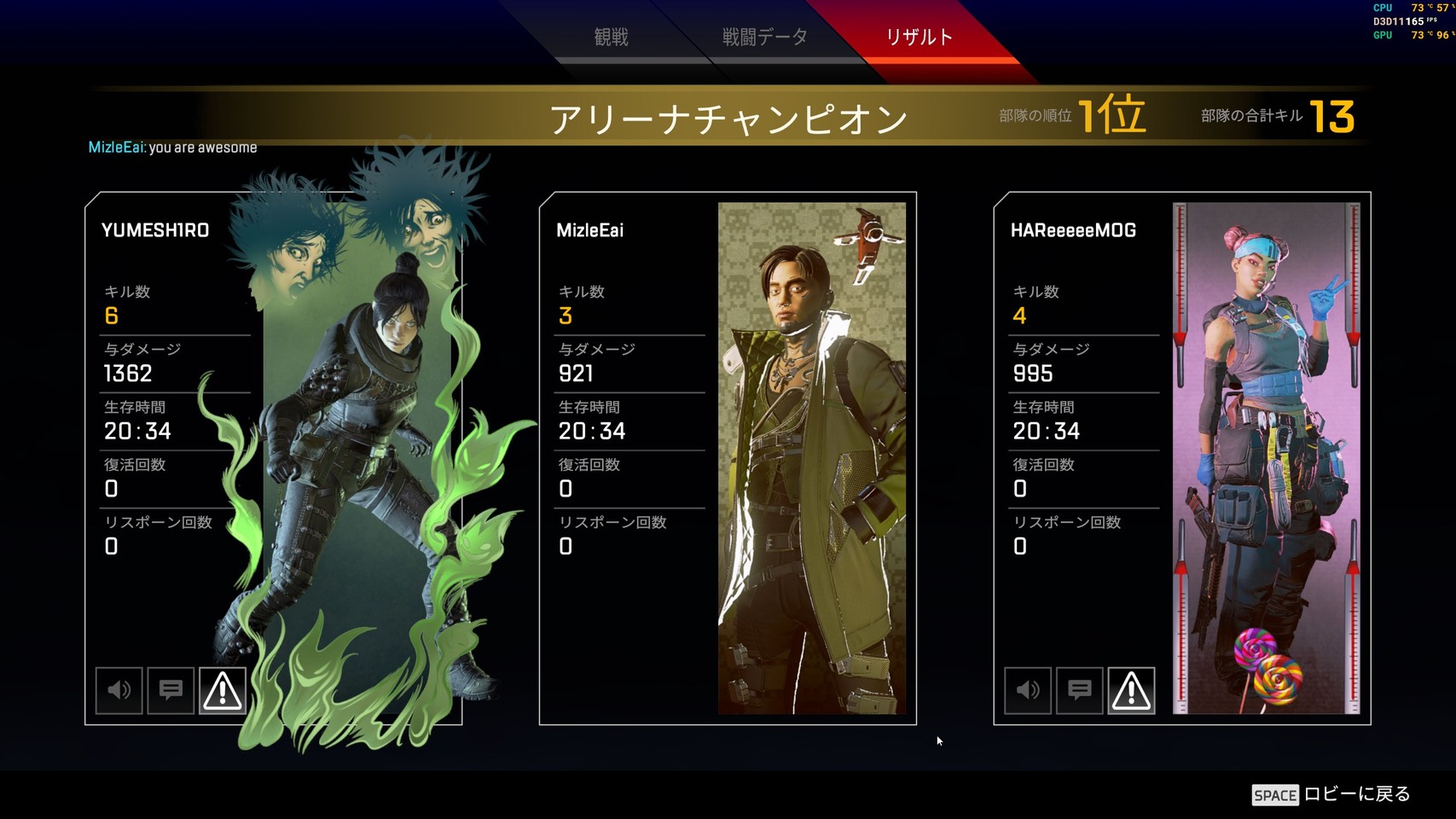Click HAReeeeeMOG's player name

[1073, 230]
